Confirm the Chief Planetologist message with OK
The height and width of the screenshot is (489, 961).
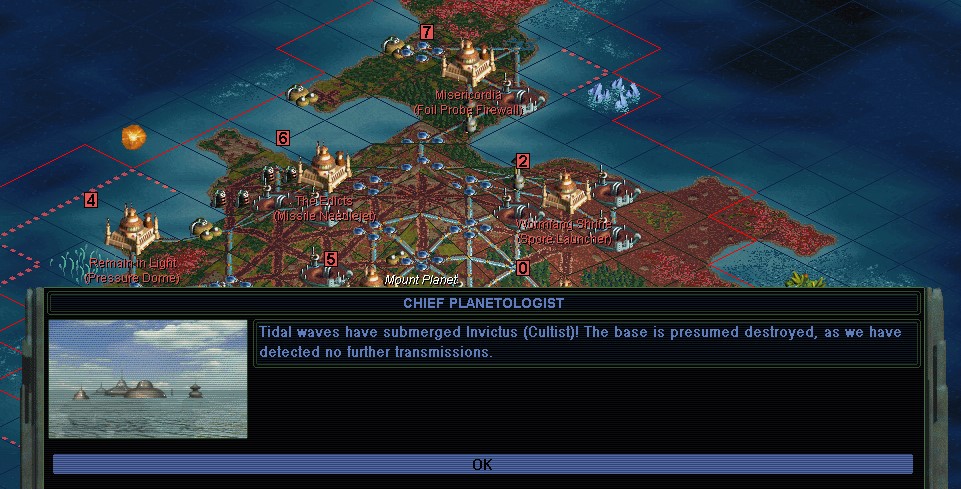[482, 464]
